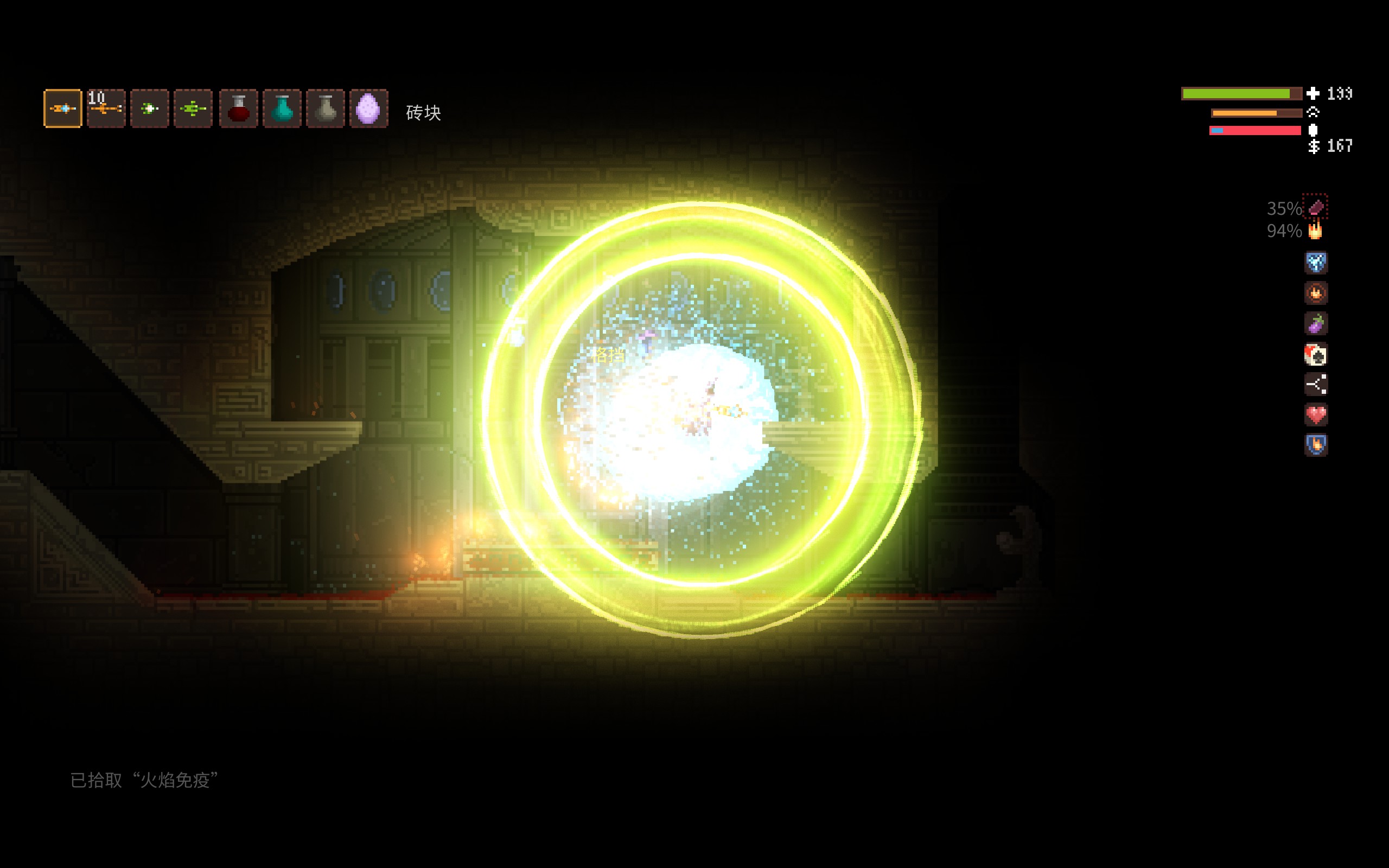The height and width of the screenshot is (868, 1389).
Task: Select the purple egg item slot
Action: (368, 108)
